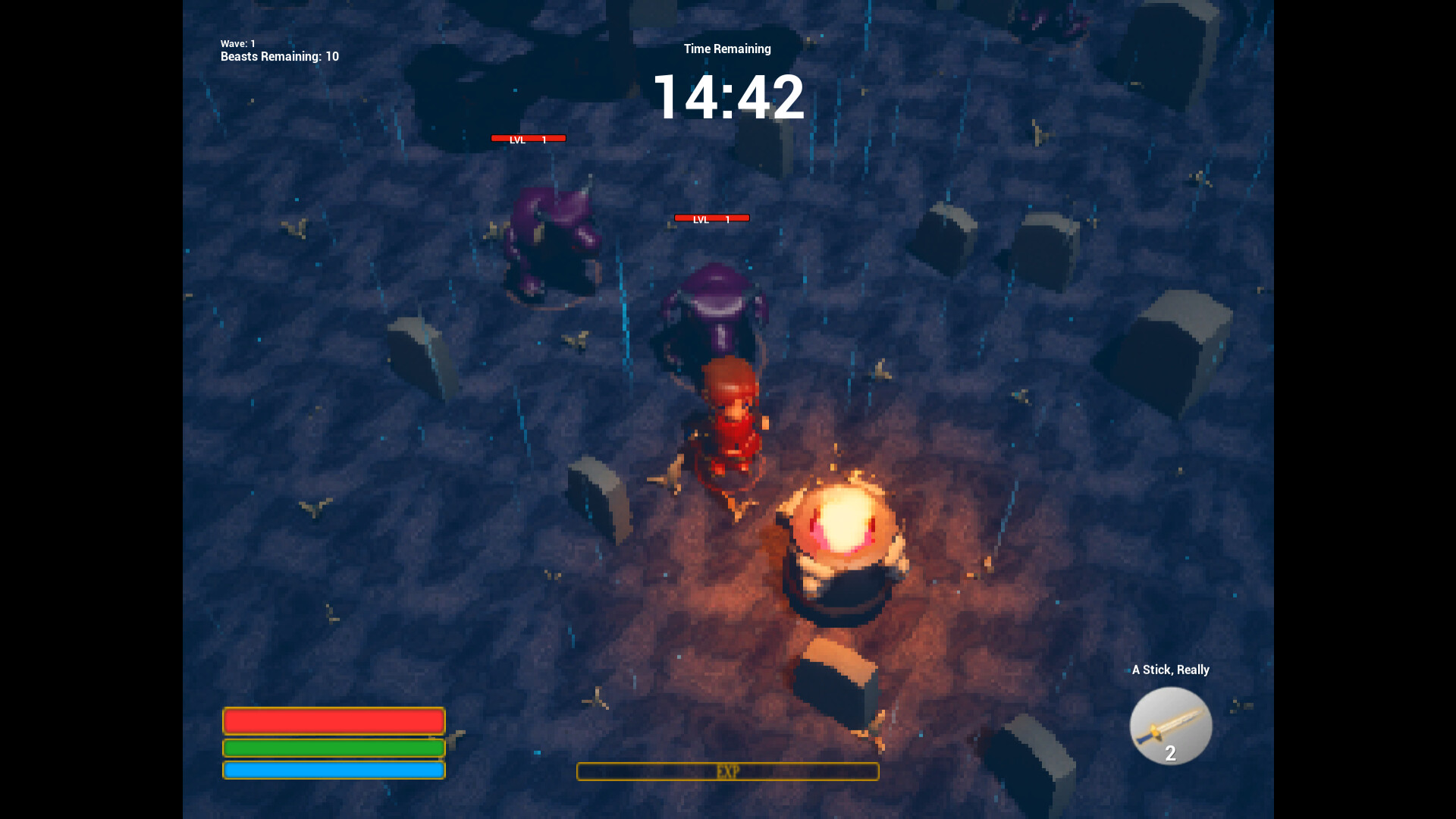1456x819 pixels.
Task: Click the EXP progress bar at bottom center
Action: pos(727,772)
